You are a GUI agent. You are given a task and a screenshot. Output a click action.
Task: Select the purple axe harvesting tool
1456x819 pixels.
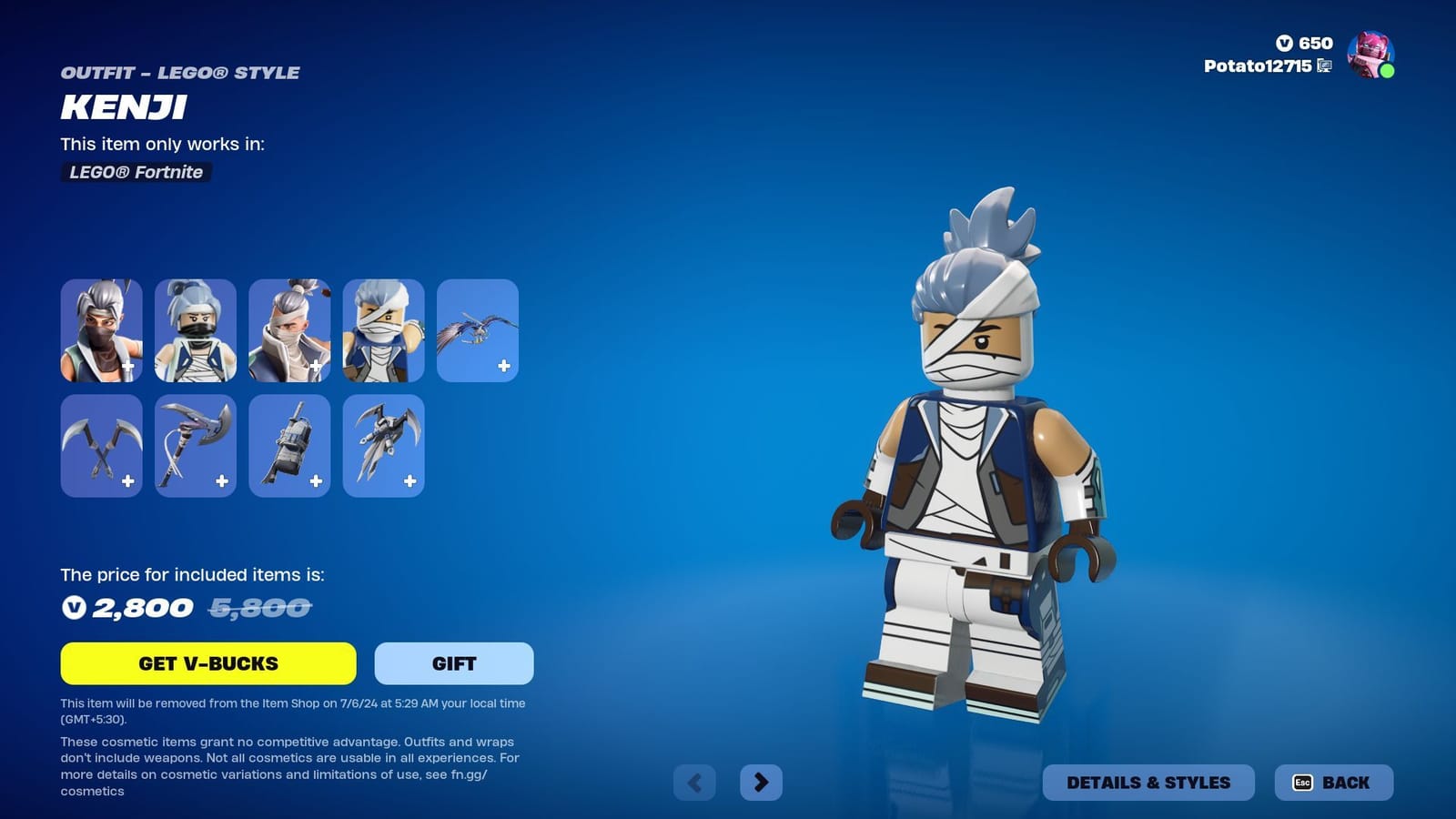click(195, 446)
